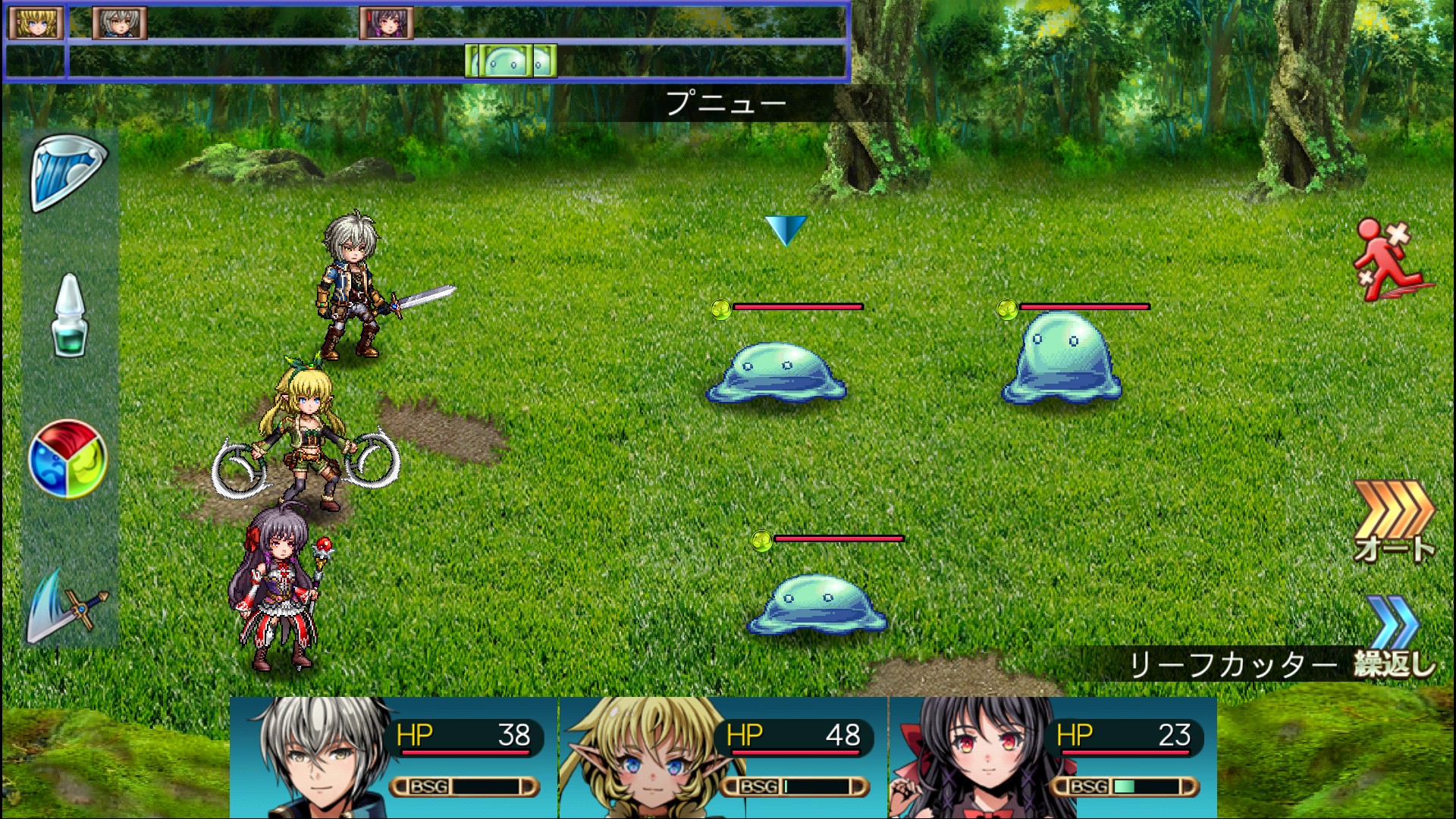Target the slime under the blue cursor
Screen dimensions: 1456x819
pos(777,372)
